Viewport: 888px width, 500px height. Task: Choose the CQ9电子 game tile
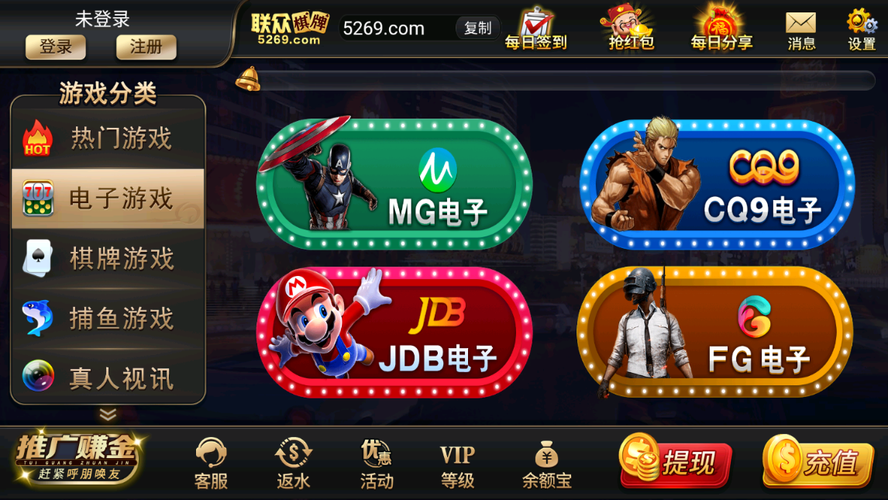coord(717,184)
